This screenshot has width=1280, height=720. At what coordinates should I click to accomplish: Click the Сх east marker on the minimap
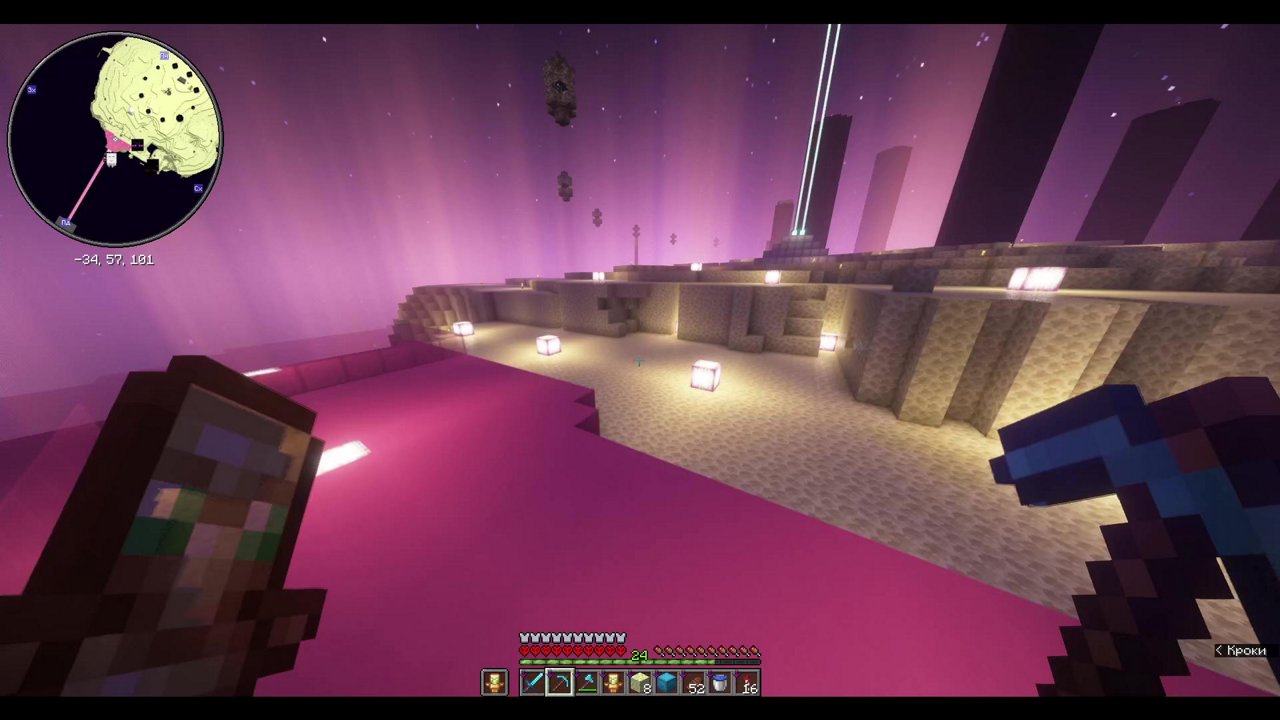pos(198,188)
